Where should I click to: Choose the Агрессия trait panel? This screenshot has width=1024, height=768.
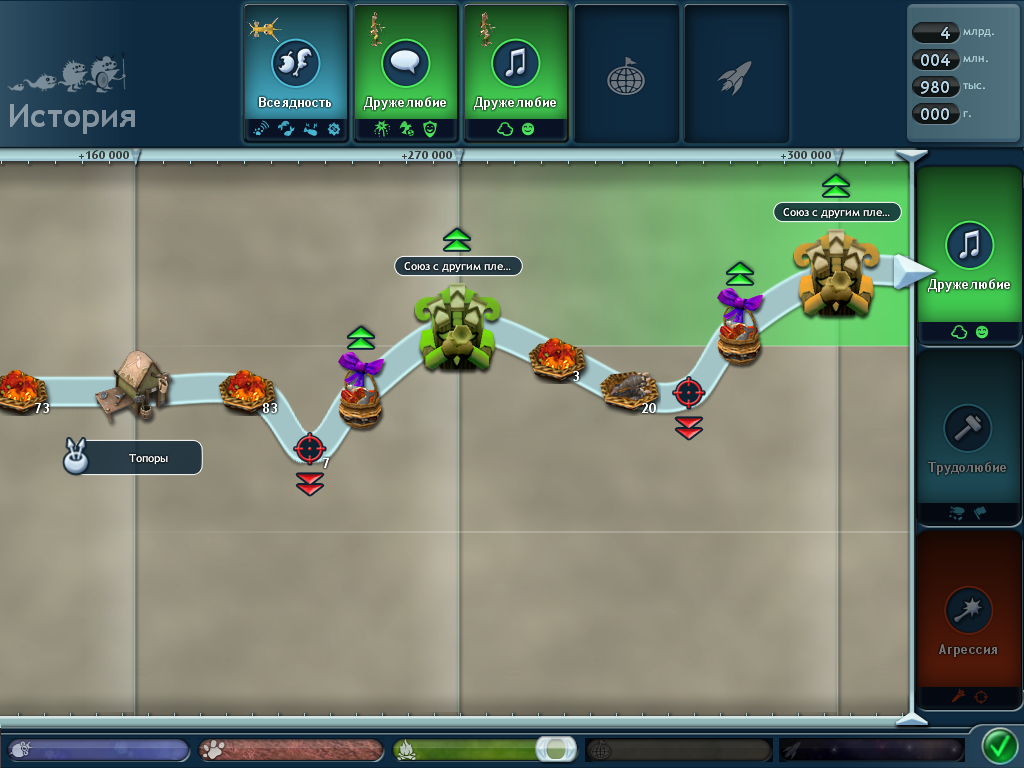point(969,620)
